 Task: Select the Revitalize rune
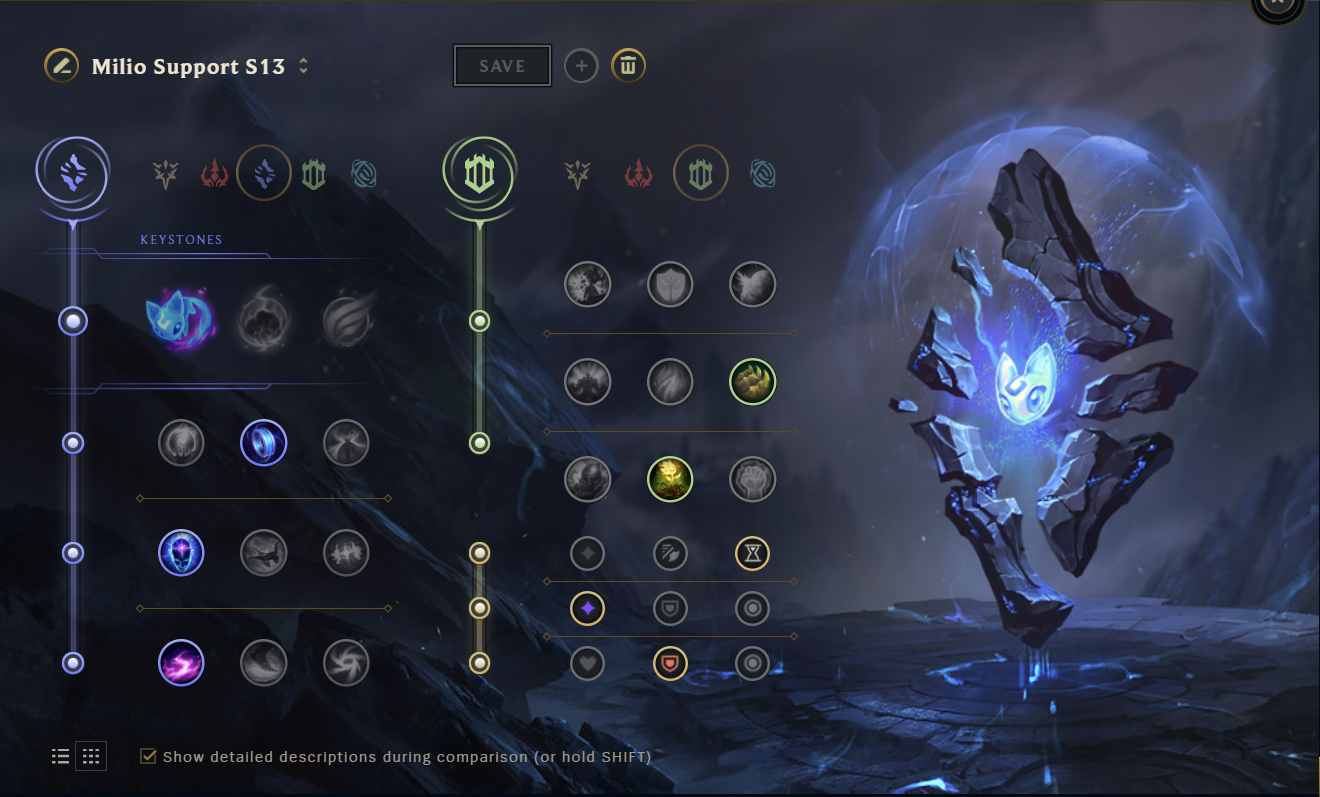pyautogui.click(x=670, y=479)
